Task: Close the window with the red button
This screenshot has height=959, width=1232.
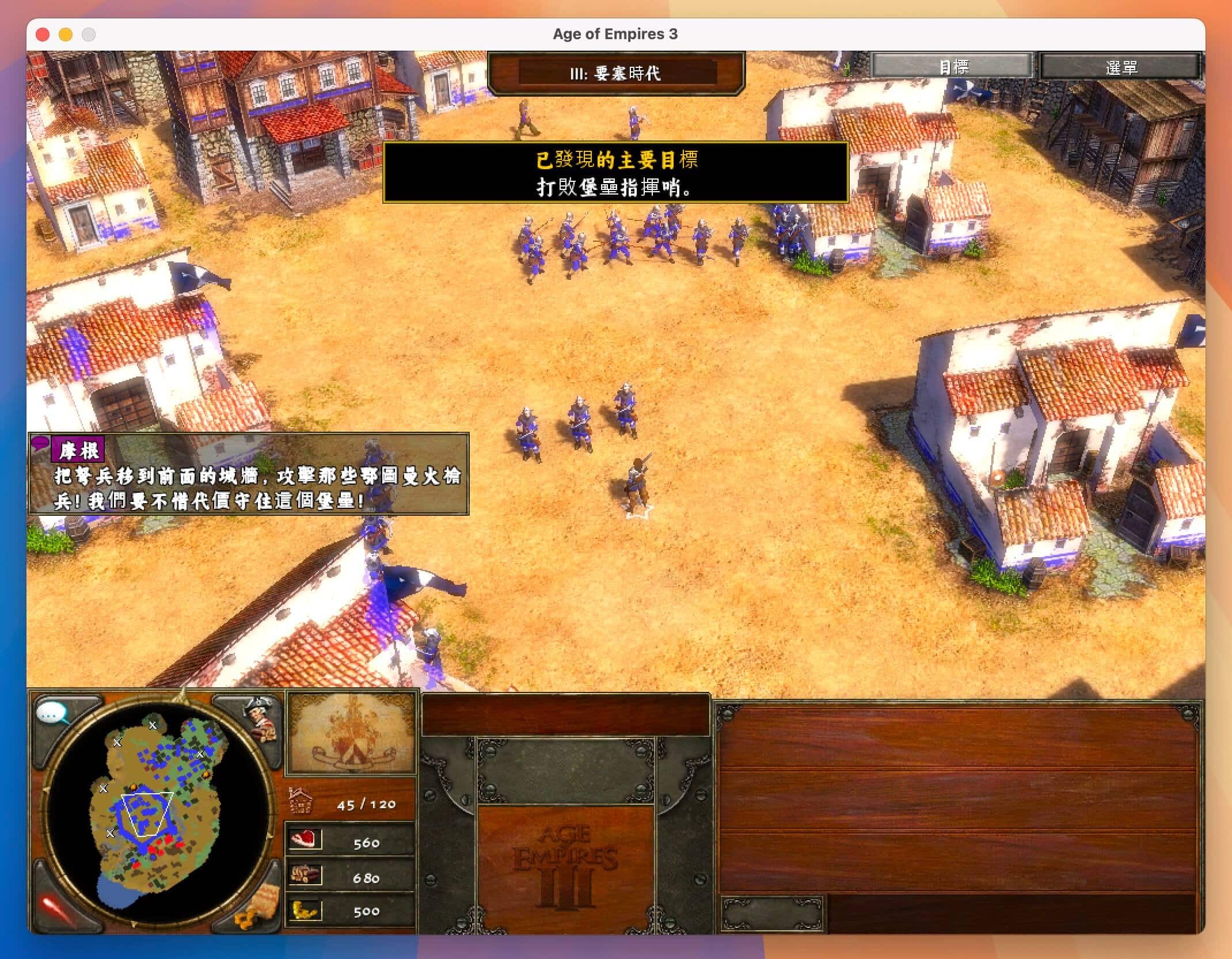Action: (43, 35)
